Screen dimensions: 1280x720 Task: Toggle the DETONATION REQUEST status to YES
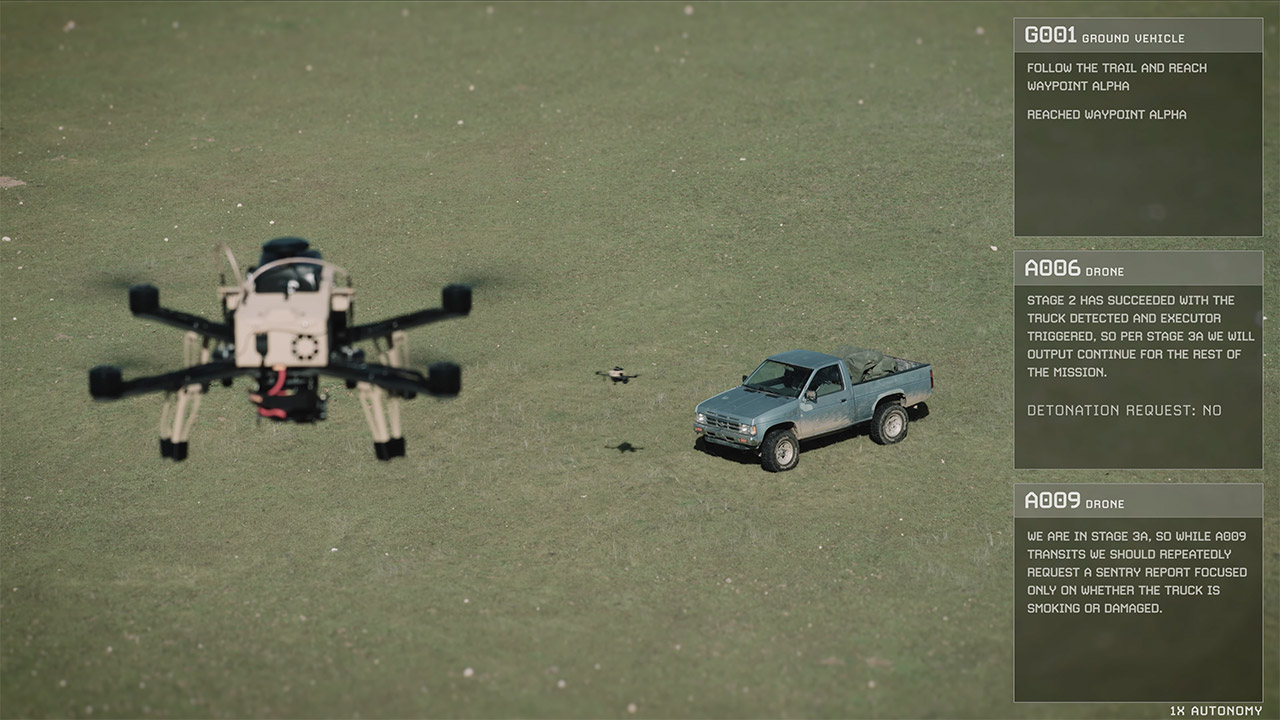[x=1123, y=410]
